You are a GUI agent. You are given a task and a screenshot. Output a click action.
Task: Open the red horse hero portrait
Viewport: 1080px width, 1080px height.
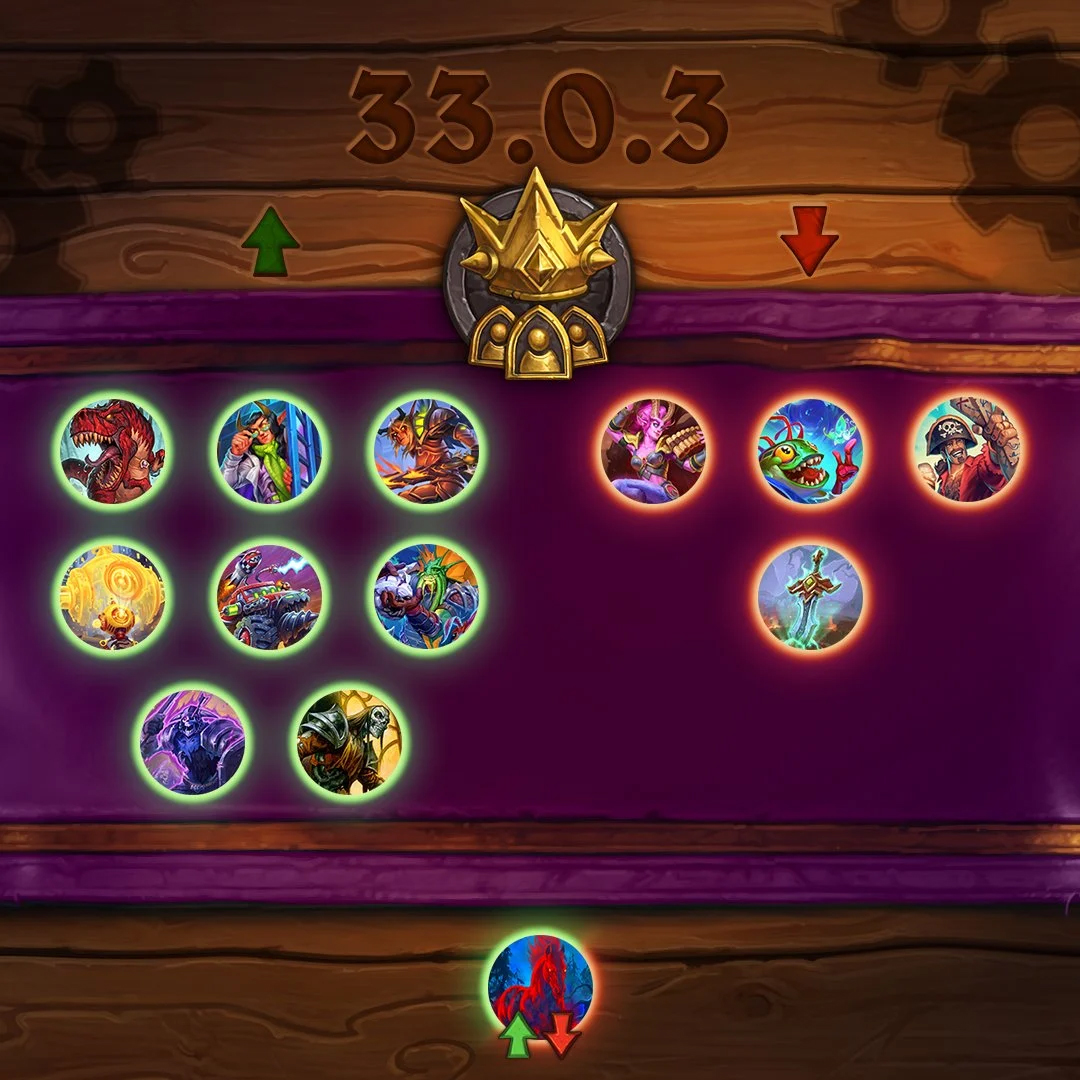click(x=540, y=985)
